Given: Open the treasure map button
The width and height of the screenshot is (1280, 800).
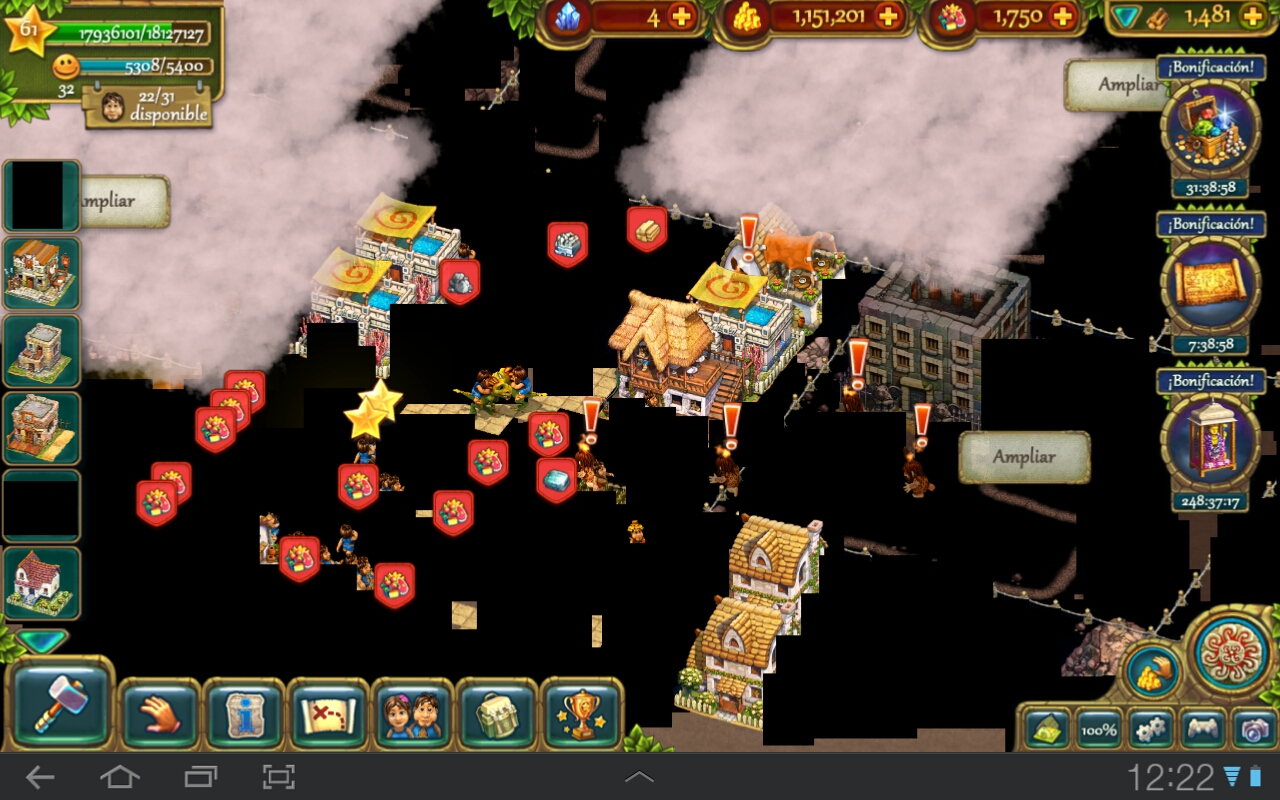Looking at the screenshot, I should (x=328, y=714).
